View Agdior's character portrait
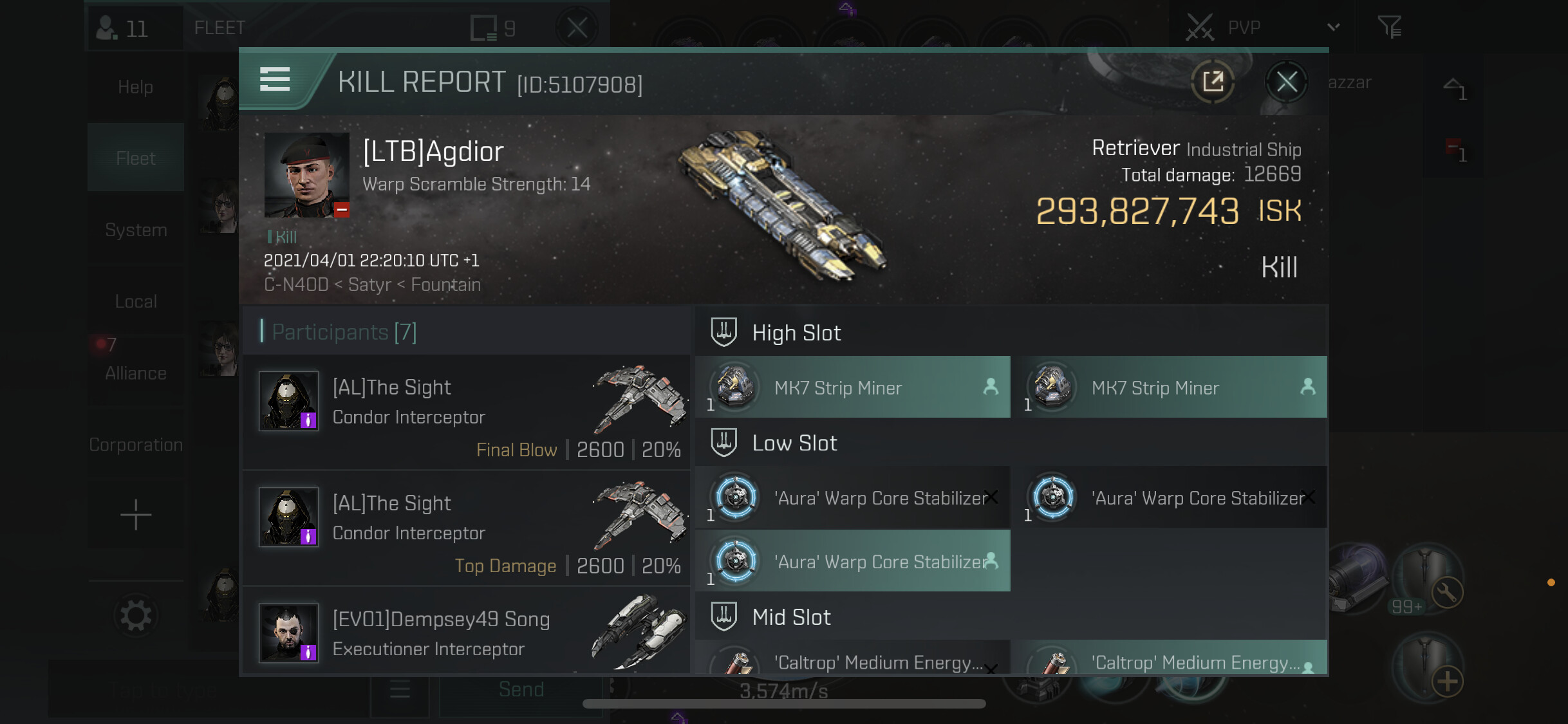The width and height of the screenshot is (1568, 724). pos(306,174)
